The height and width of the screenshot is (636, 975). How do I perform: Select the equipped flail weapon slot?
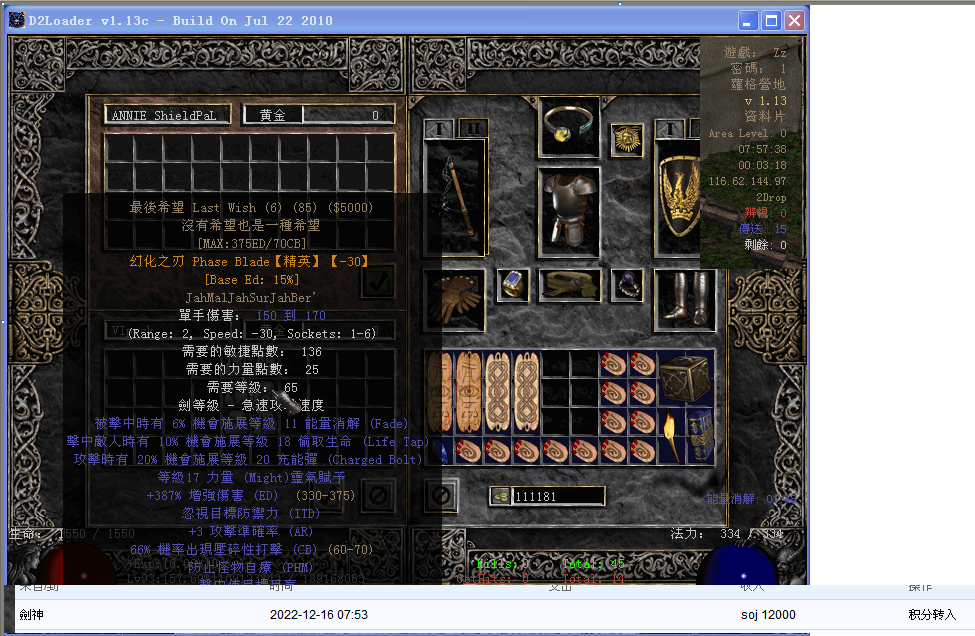pos(455,196)
